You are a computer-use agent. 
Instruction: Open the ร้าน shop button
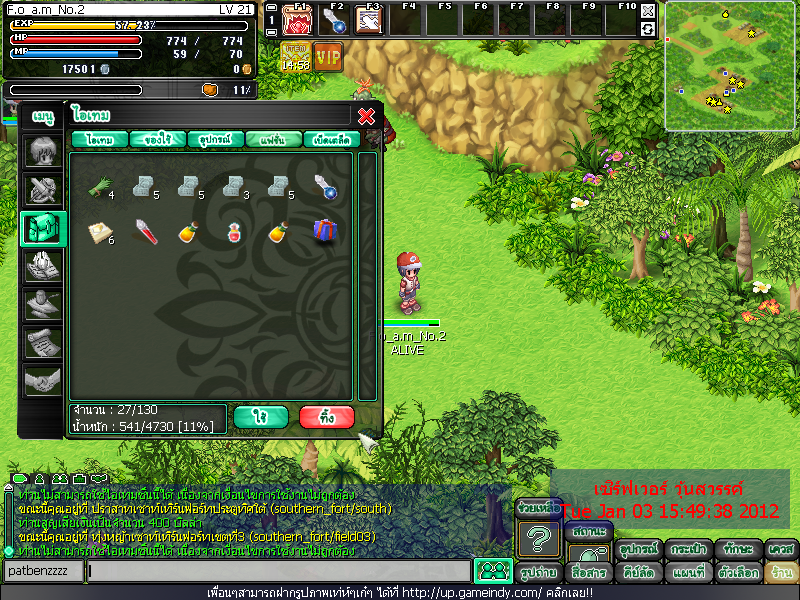click(x=780, y=573)
